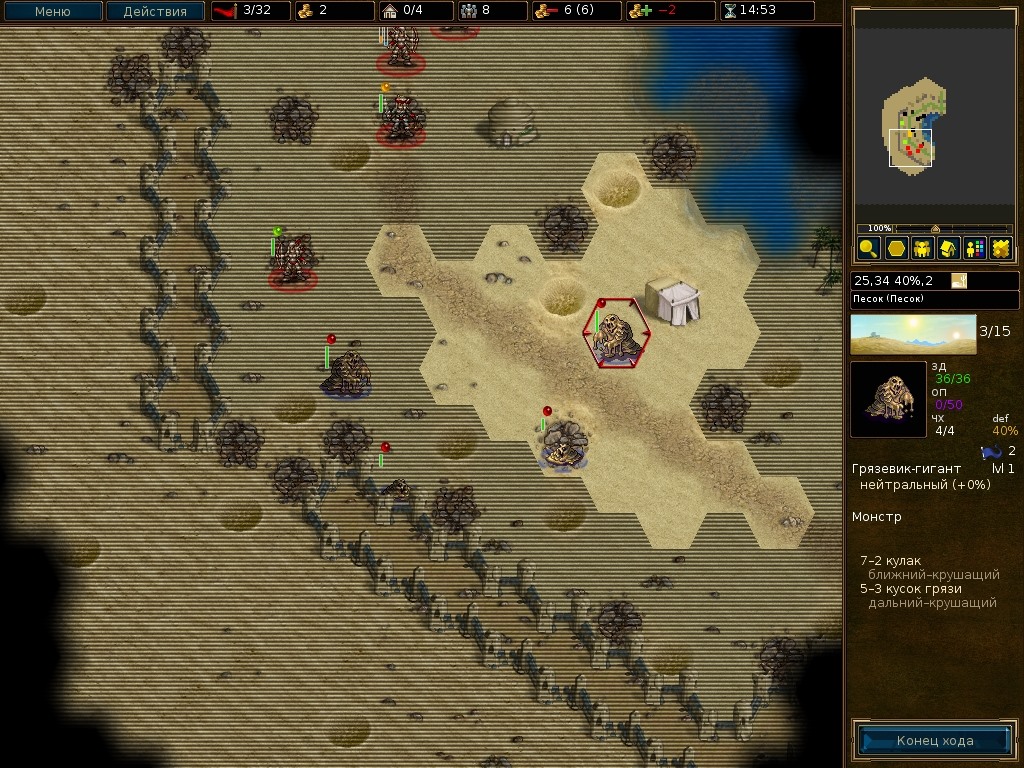This screenshot has width=1024, height=768.
Task: Open the Меню dropdown
Action: click(x=52, y=12)
